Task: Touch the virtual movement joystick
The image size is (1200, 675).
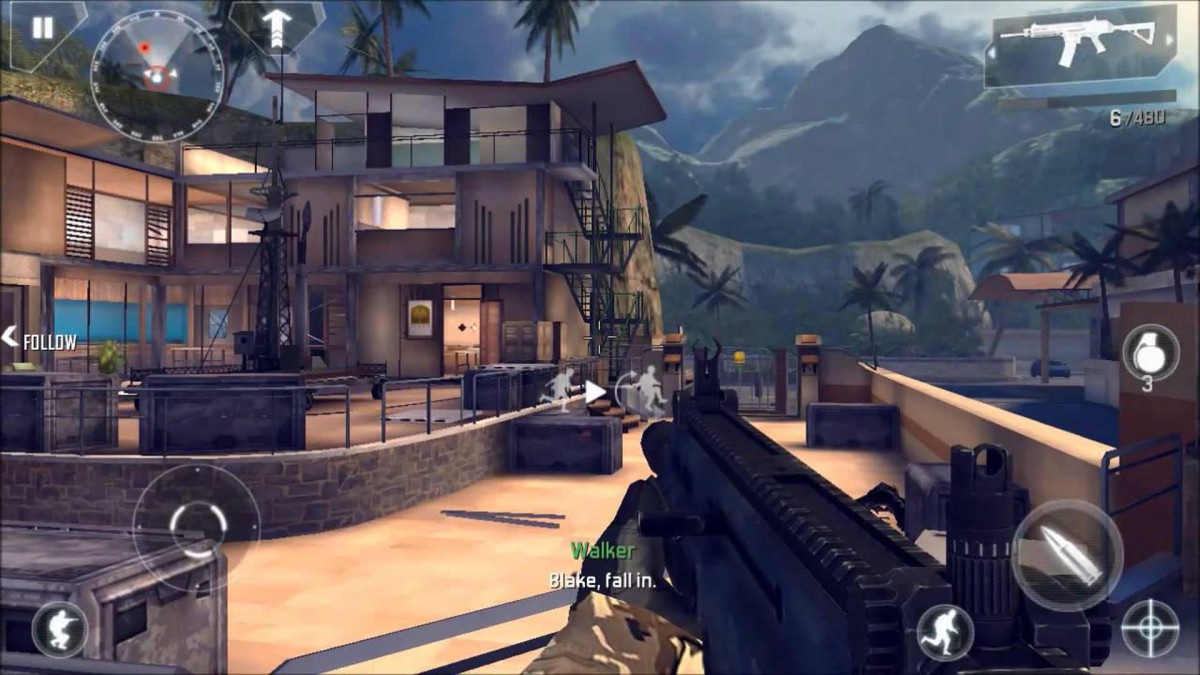Action: 194,523
